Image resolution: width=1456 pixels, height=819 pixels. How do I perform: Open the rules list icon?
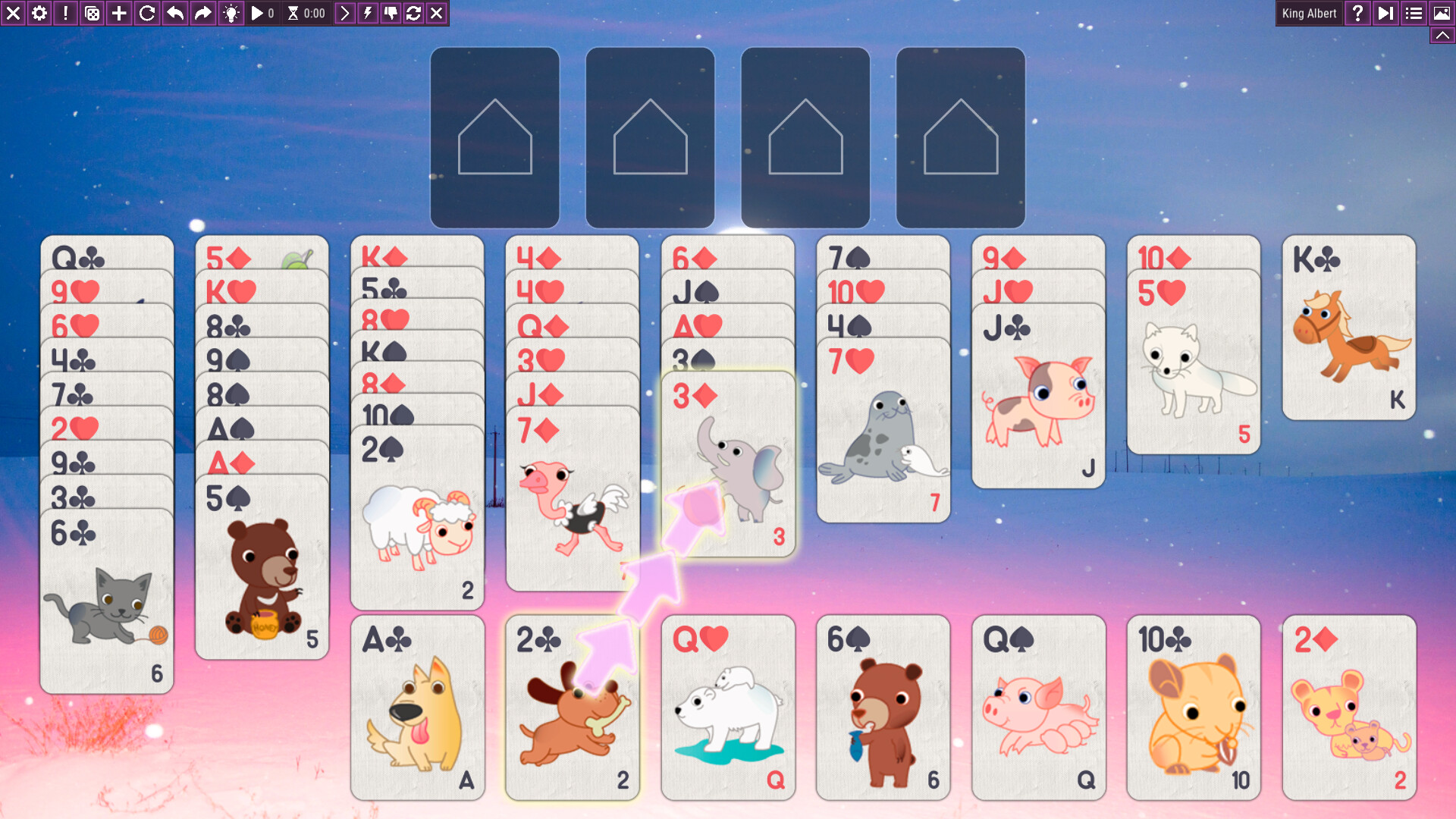(x=1413, y=13)
